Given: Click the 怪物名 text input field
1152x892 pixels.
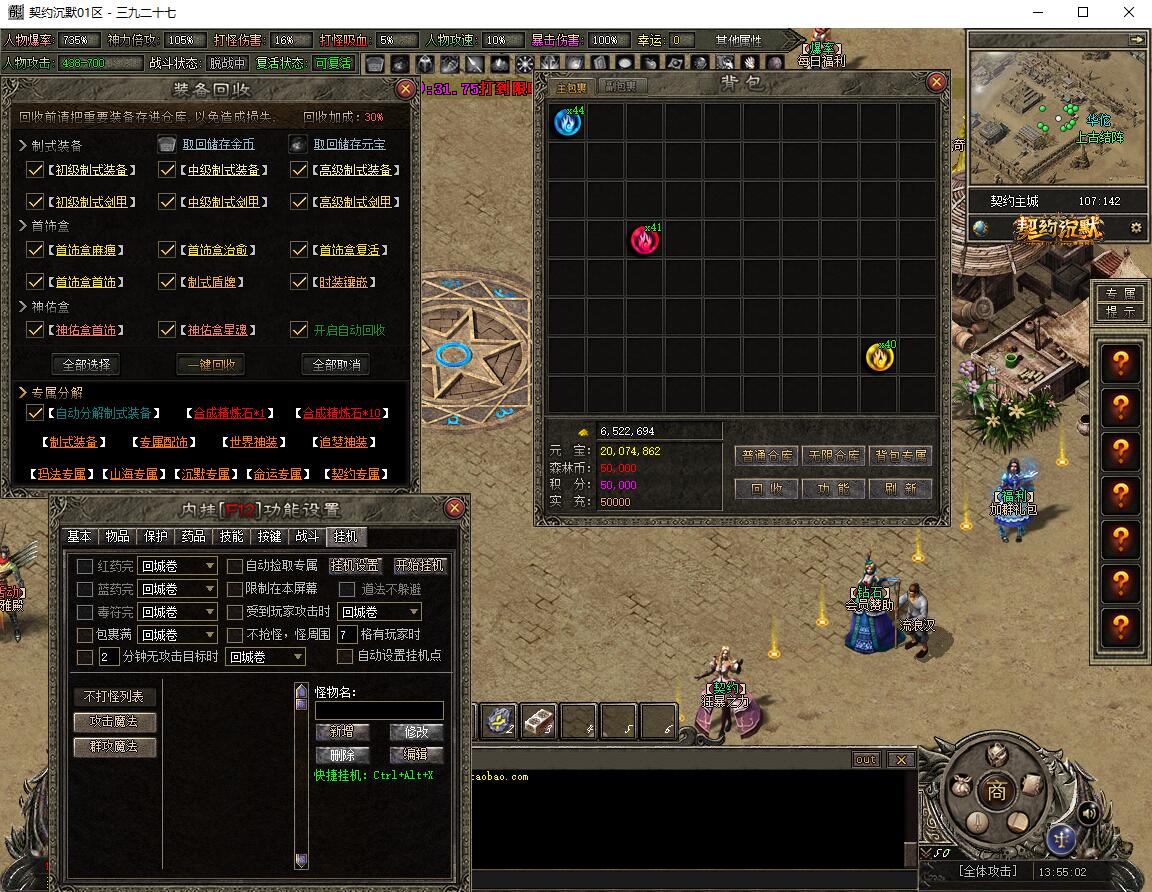Looking at the screenshot, I should click(379, 710).
